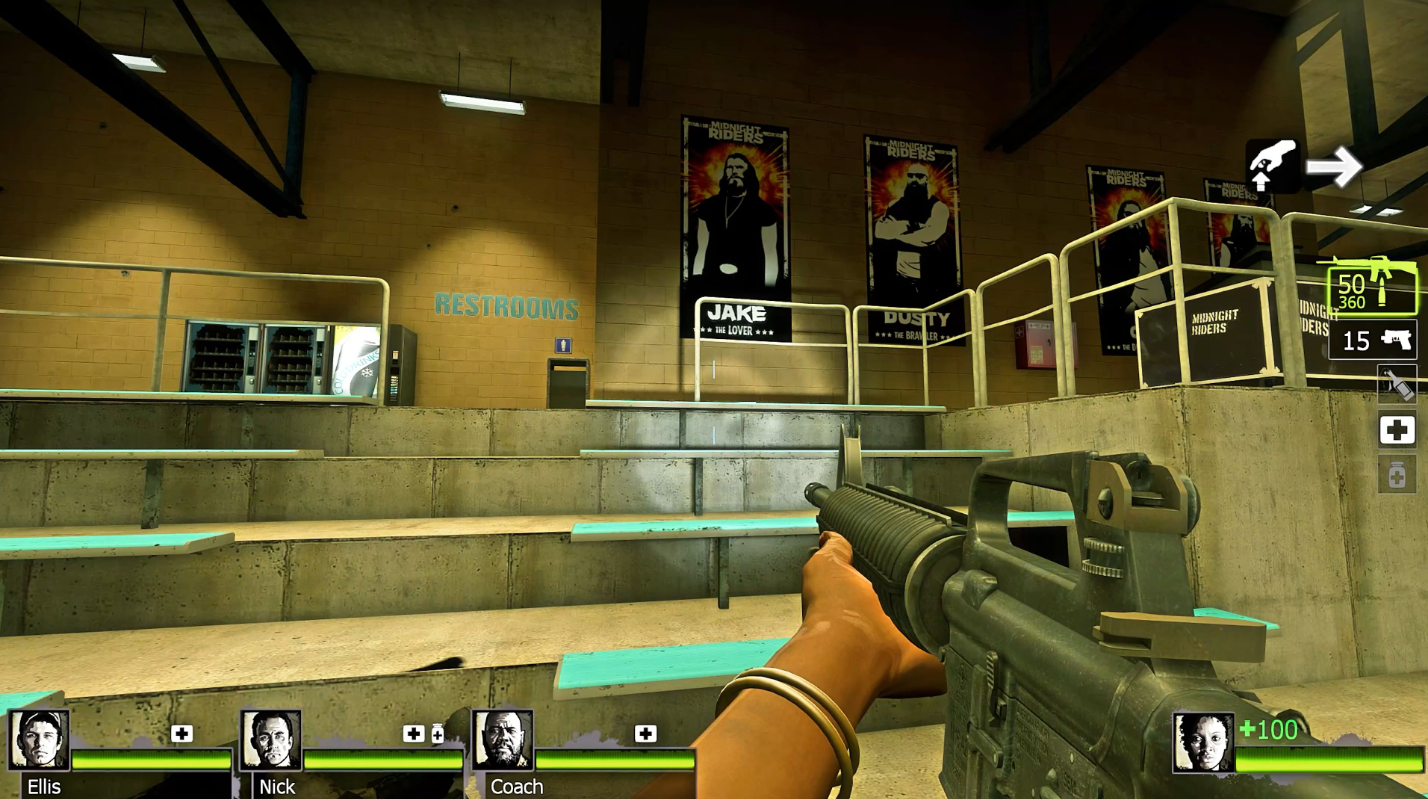The image size is (1428, 799).
Task: Select the pain pills slot
Action: point(1397,473)
